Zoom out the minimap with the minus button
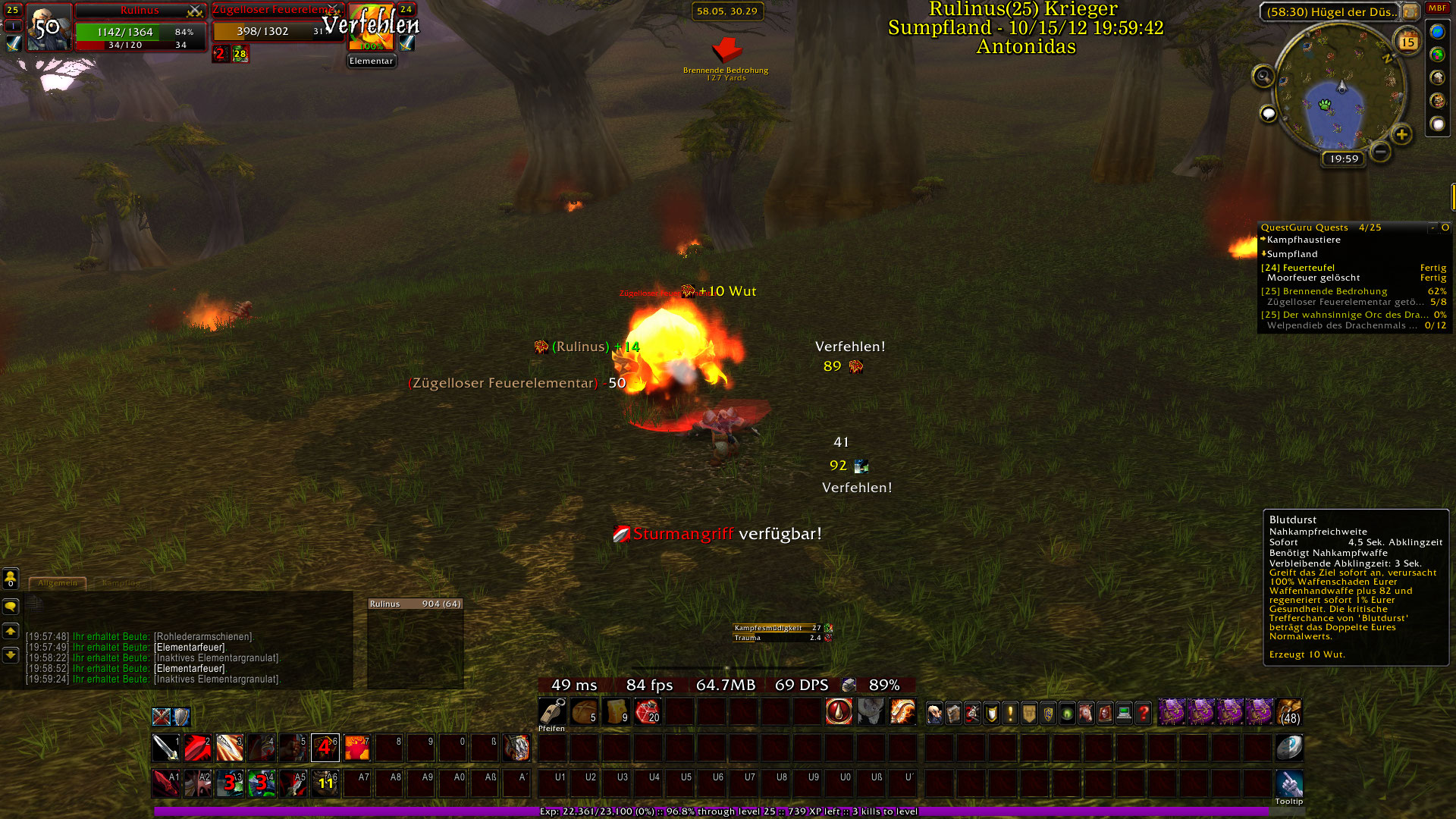This screenshot has height=819, width=1456. coord(1381,152)
